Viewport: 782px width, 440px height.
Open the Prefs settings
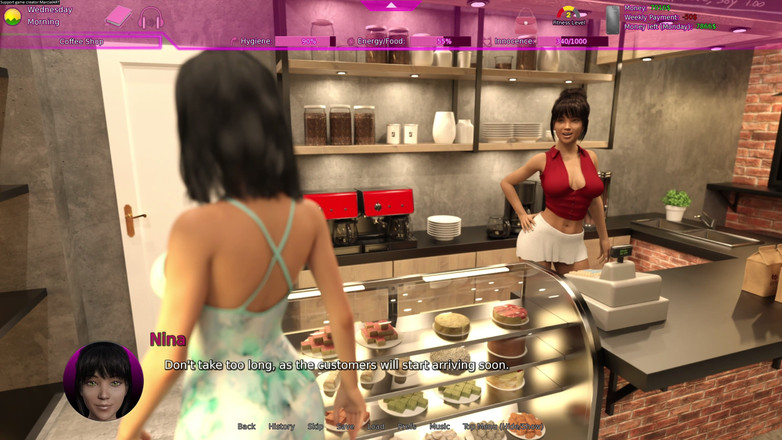coord(407,427)
